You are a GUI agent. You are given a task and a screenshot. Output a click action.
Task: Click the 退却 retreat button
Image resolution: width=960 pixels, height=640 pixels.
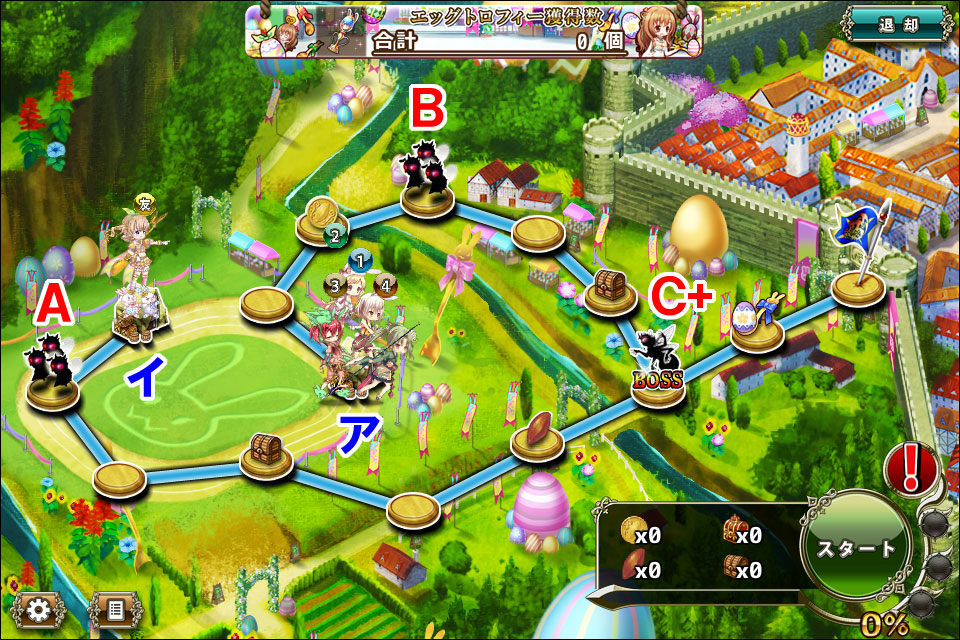coord(895,25)
